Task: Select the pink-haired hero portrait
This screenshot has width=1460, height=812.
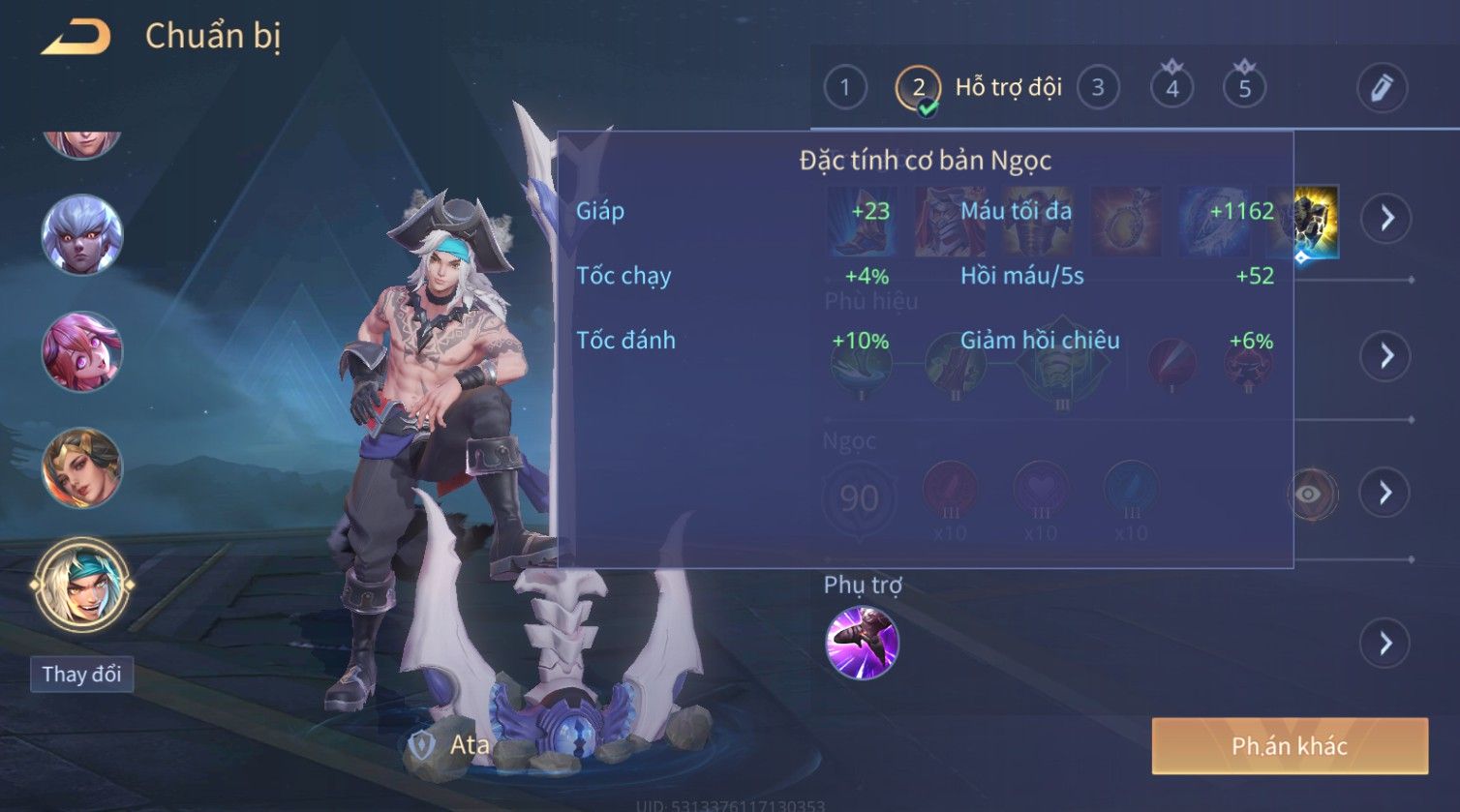Action: click(x=82, y=351)
